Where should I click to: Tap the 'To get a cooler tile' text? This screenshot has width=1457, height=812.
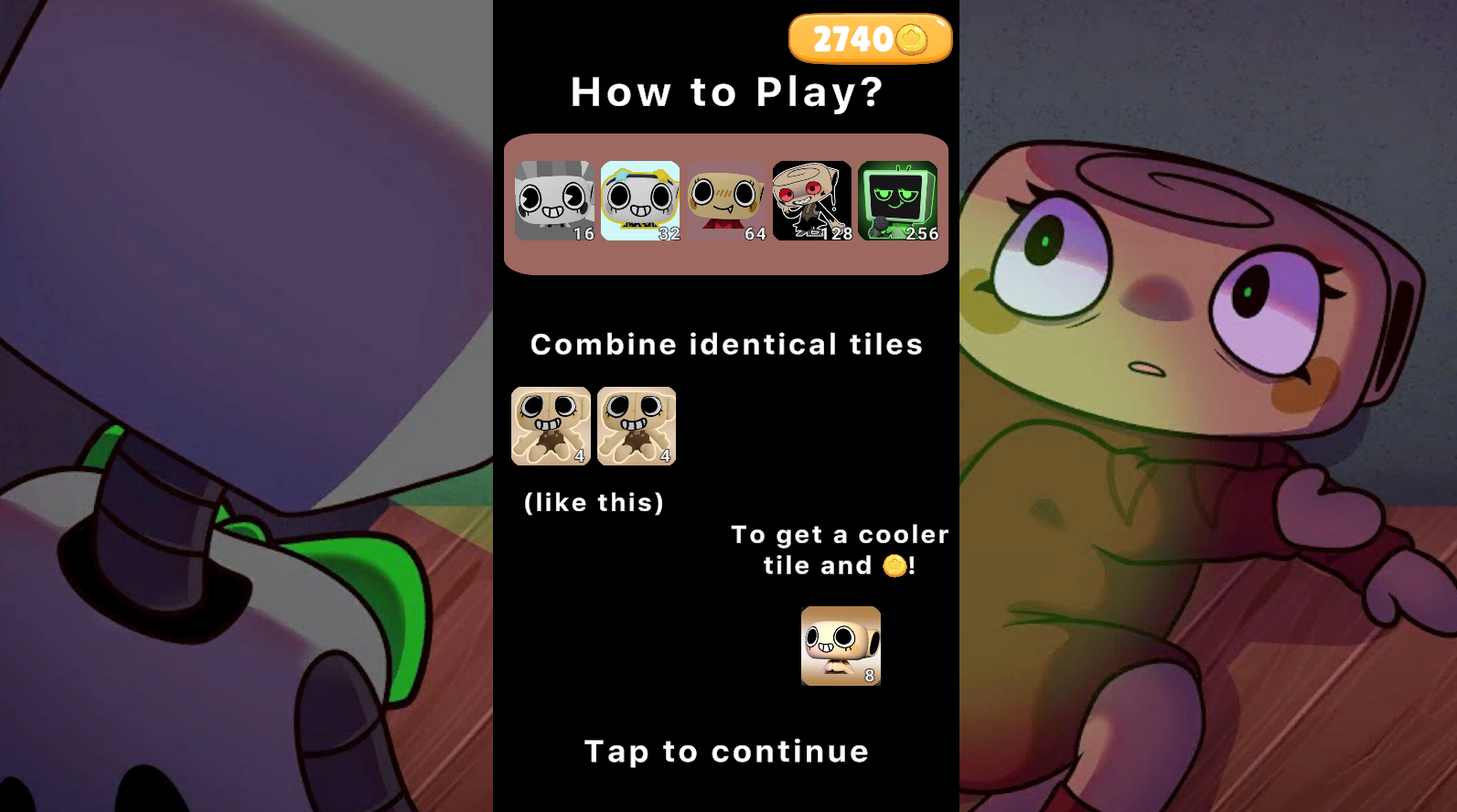[840, 534]
